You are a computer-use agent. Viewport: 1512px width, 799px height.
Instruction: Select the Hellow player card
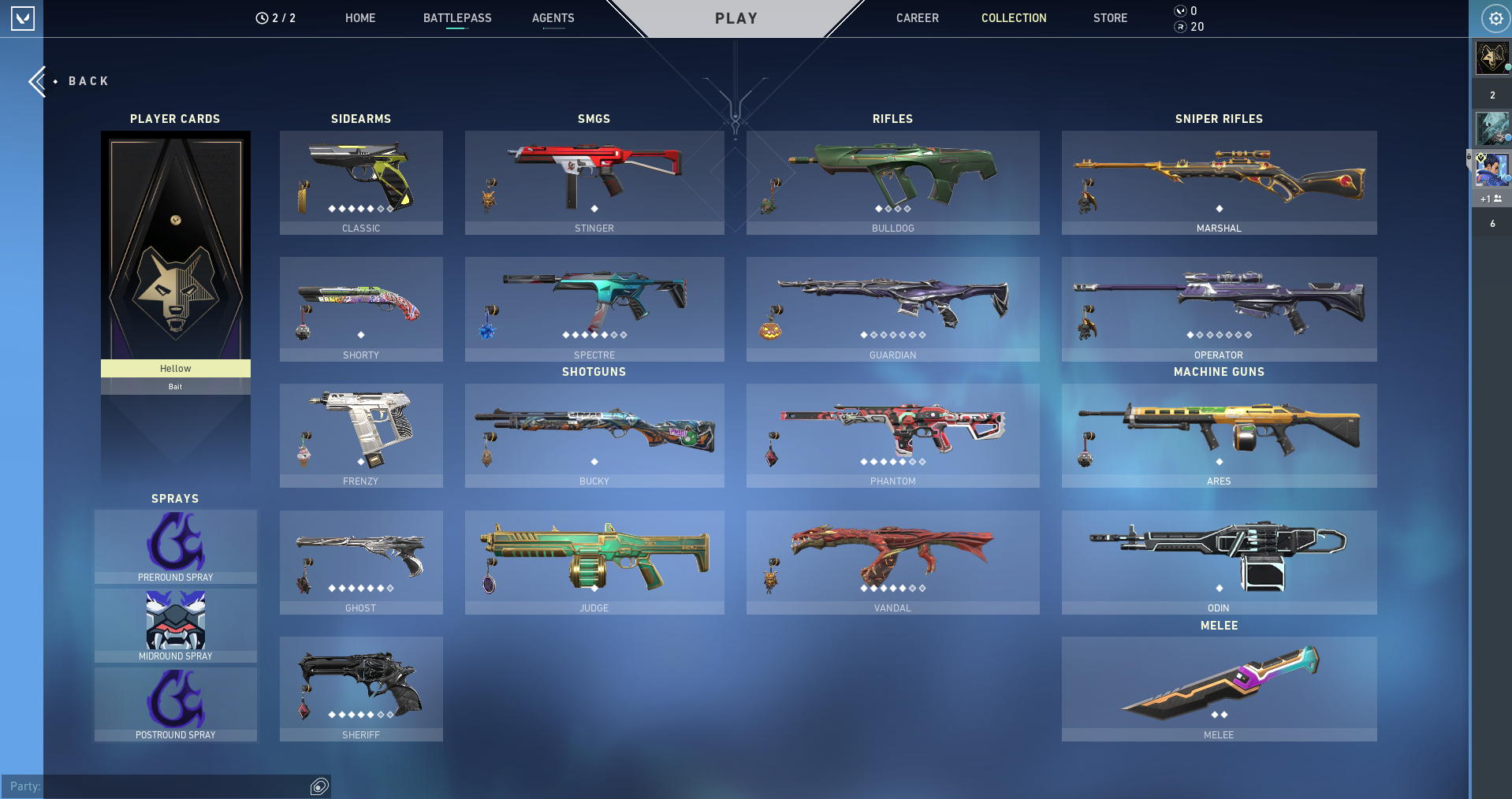click(176, 252)
